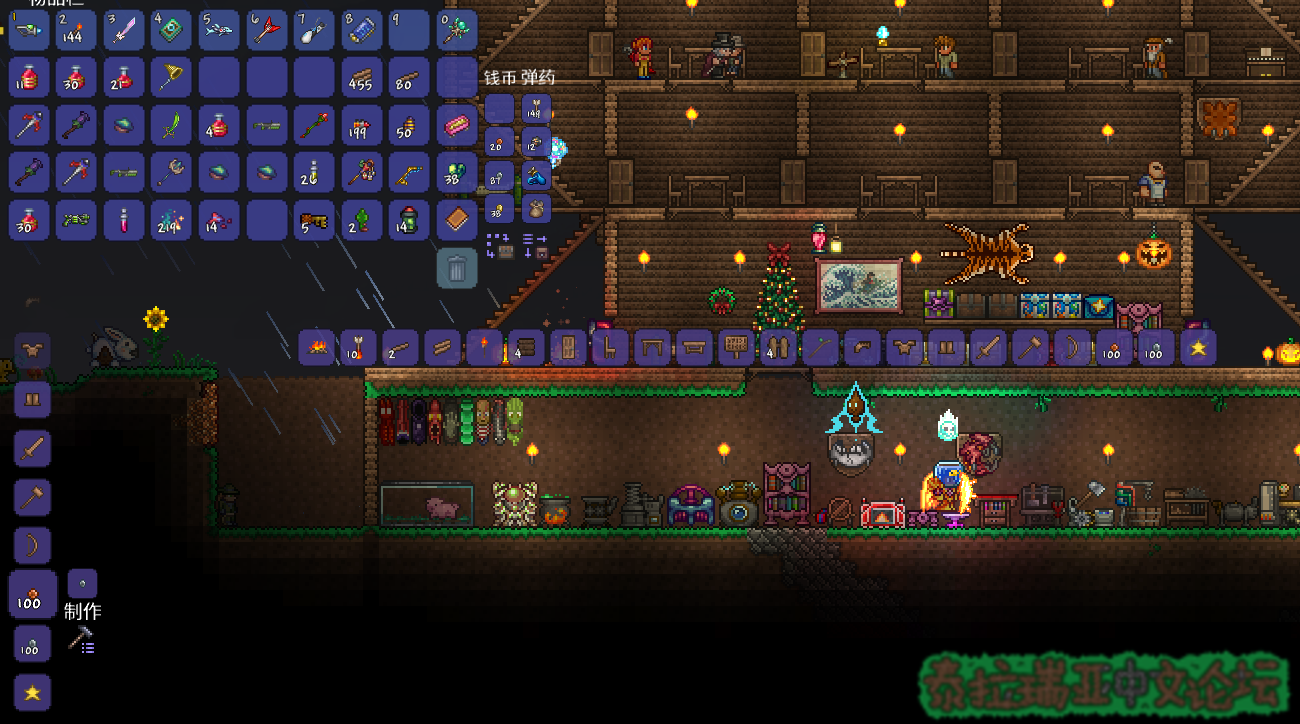Viewport: 1300px width, 724px height.
Task: Craft the campfire from the recipe row
Action: pos(317,348)
